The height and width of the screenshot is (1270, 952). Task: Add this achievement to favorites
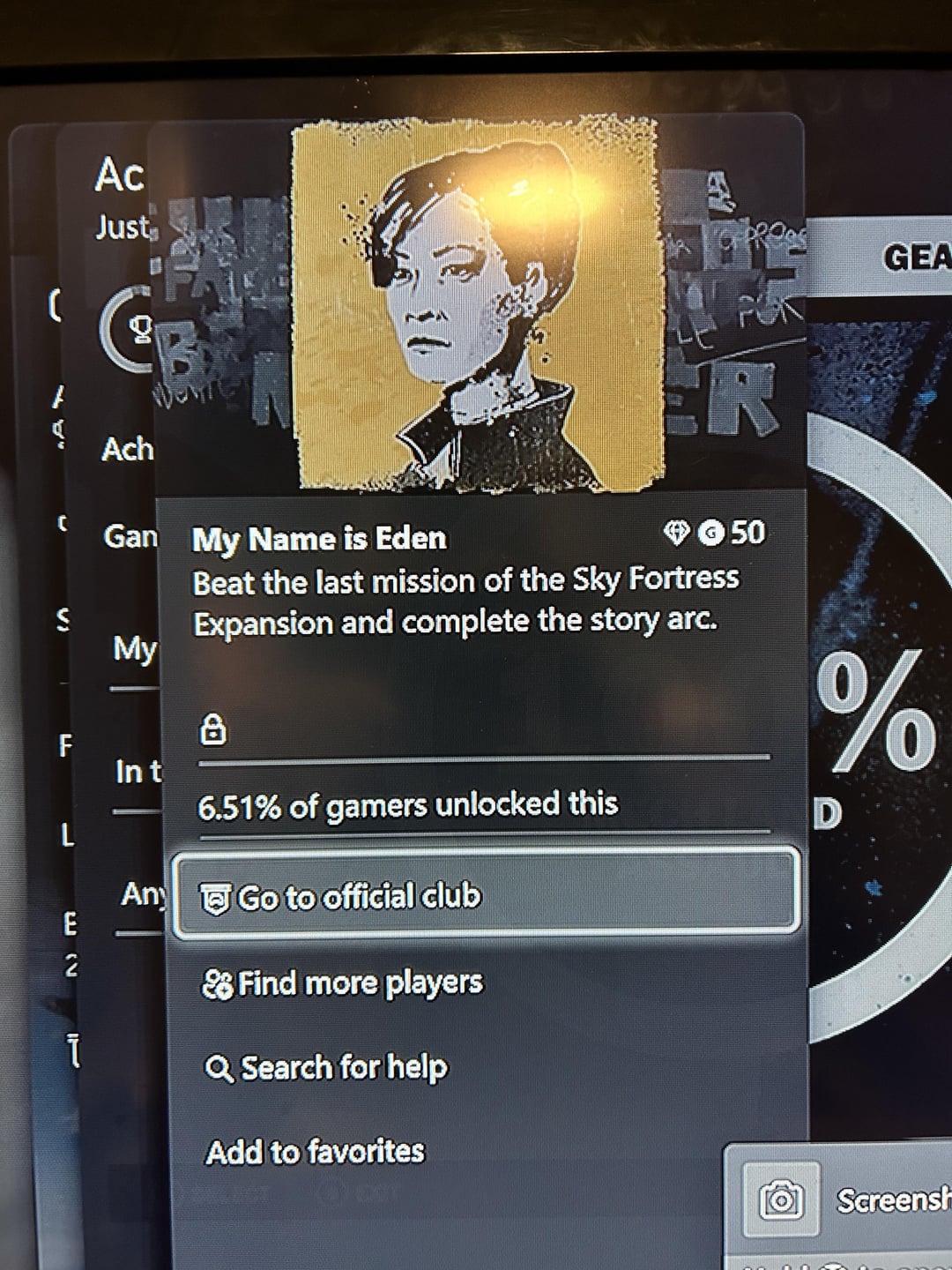click(x=315, y=1152)
